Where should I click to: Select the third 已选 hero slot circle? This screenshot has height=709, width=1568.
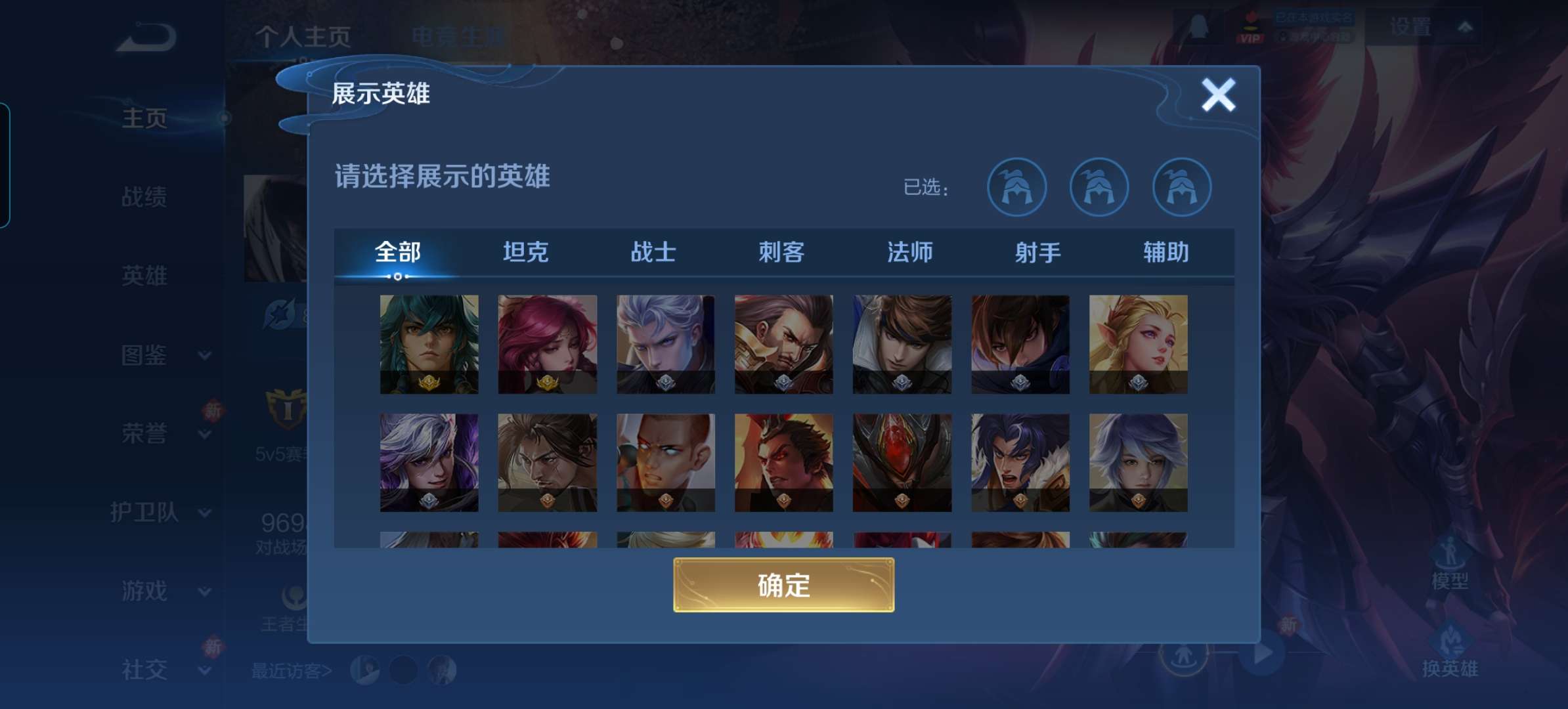click(x=1184, y=187)
